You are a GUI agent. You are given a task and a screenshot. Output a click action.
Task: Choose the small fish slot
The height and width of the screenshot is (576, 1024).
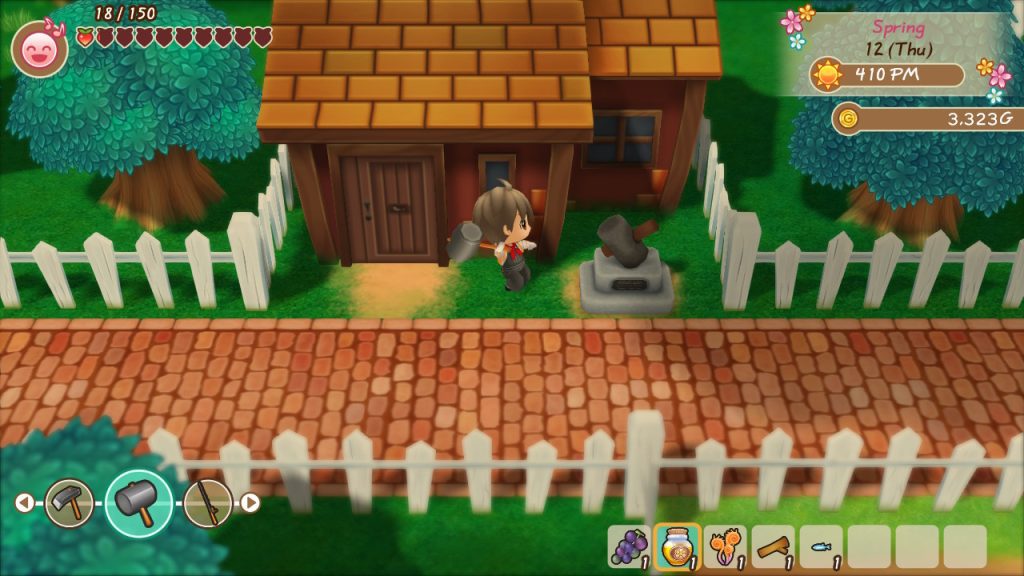tap(821, 547)
